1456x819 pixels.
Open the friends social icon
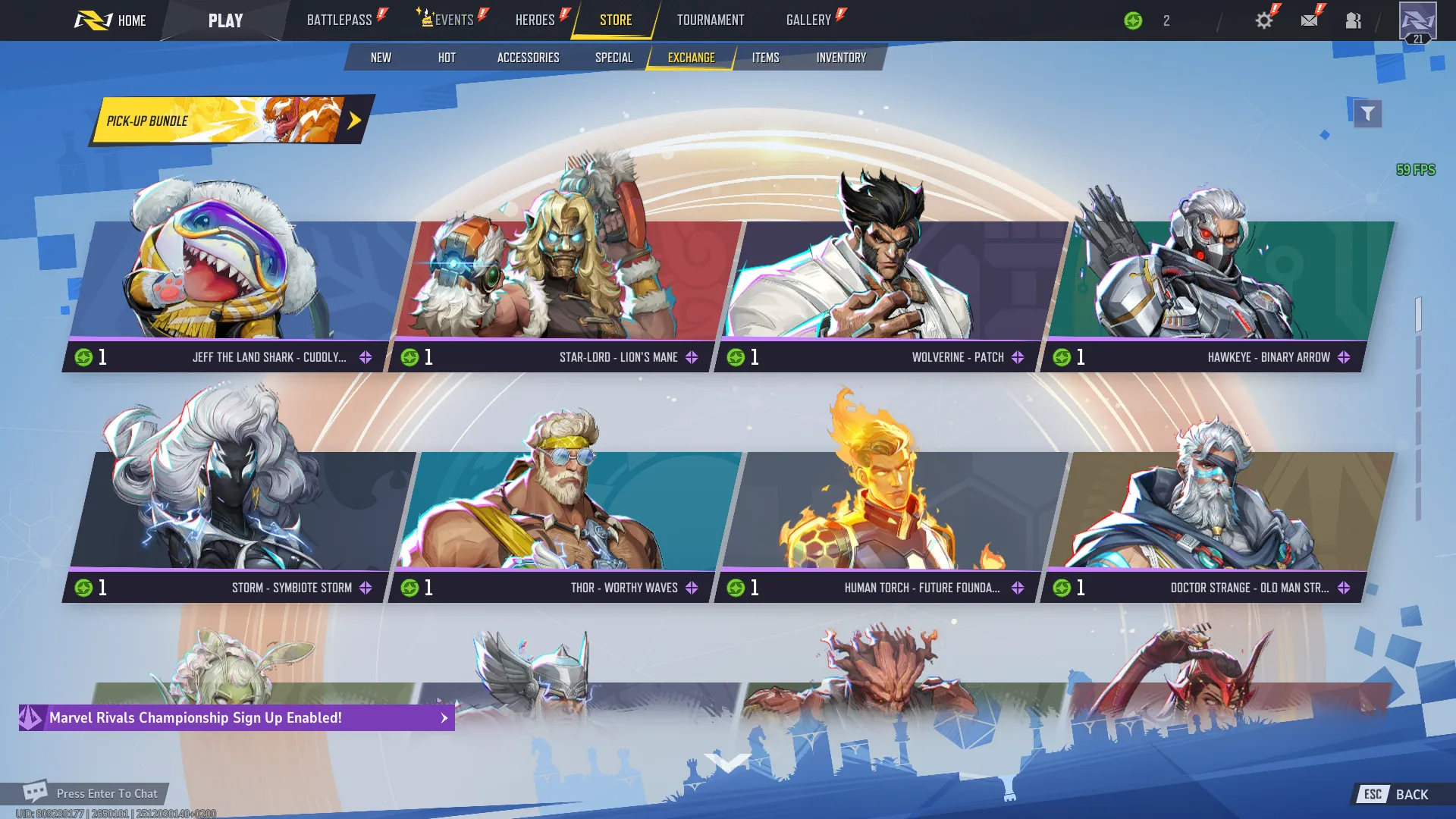tap(1354, 20)
